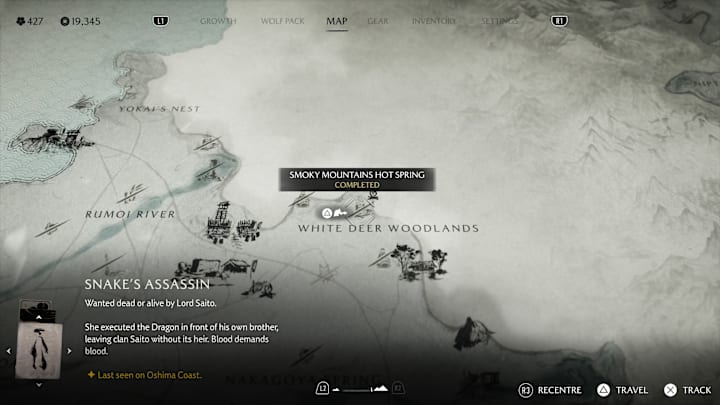Choose Travel to fast travel
The height and width of the screenshot is (405, 720).
622,390
